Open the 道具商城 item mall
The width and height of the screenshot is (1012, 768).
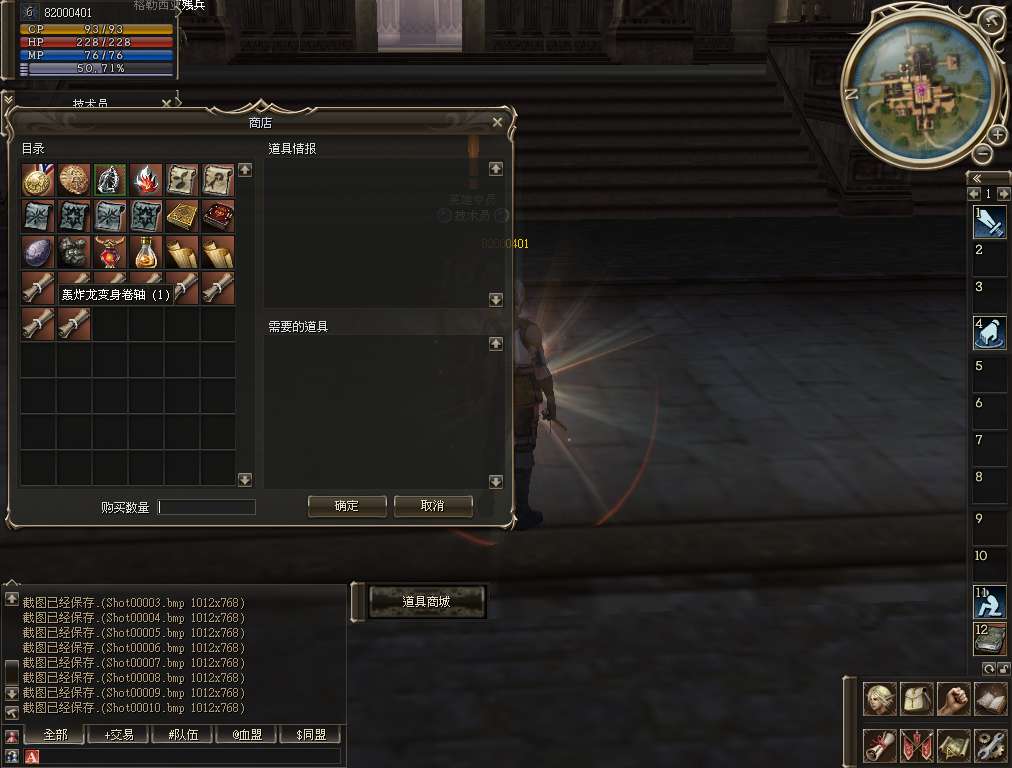(x=427, y=602)
